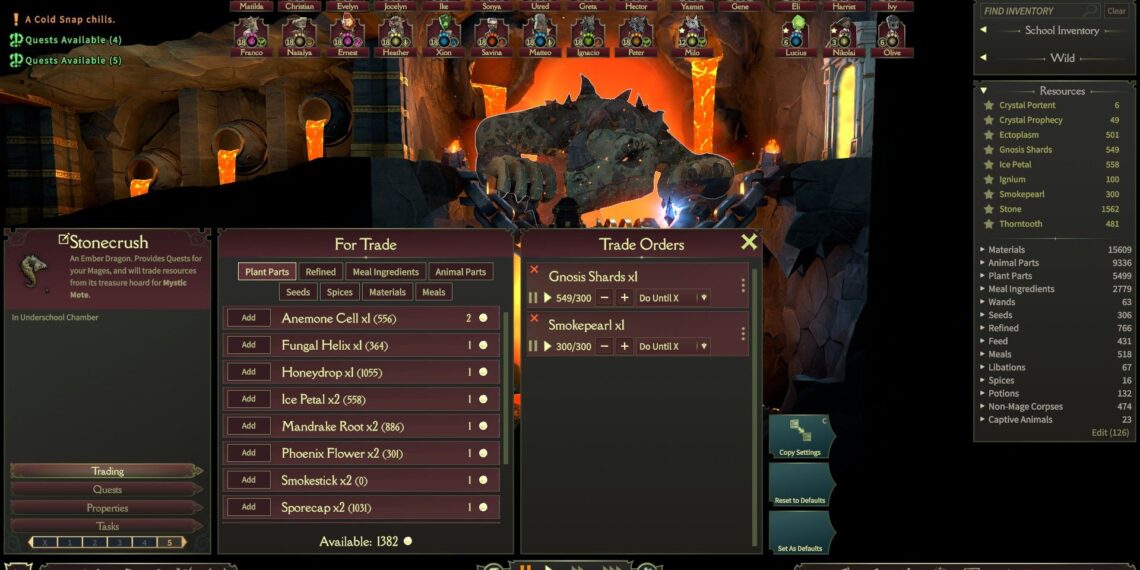Select the mage portrait named Franco
1140x570 pixels.
pyautogui.click(x=252, y=34)
